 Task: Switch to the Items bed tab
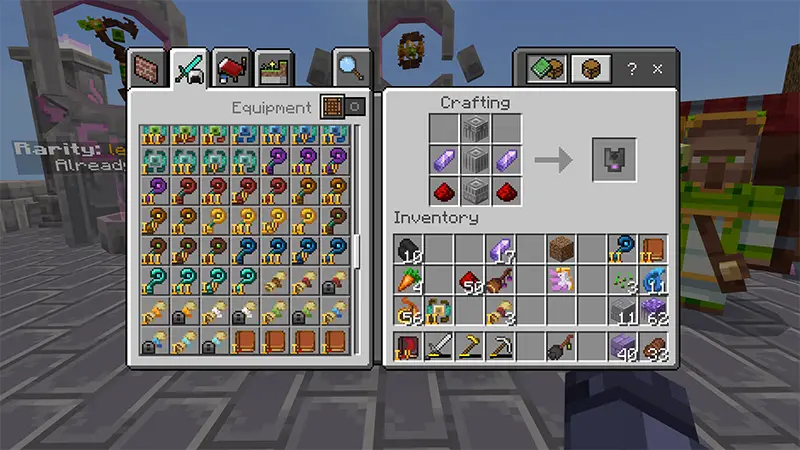point(231,68)
